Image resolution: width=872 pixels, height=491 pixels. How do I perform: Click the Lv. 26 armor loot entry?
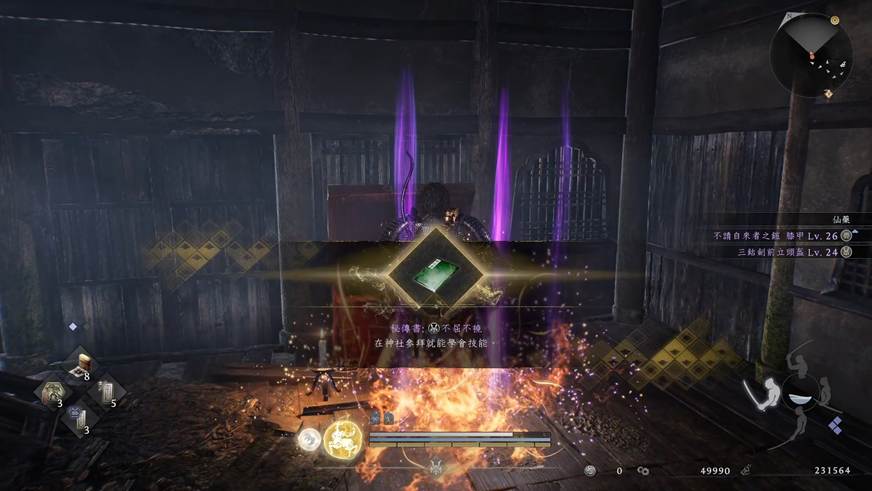click(769, 235)
